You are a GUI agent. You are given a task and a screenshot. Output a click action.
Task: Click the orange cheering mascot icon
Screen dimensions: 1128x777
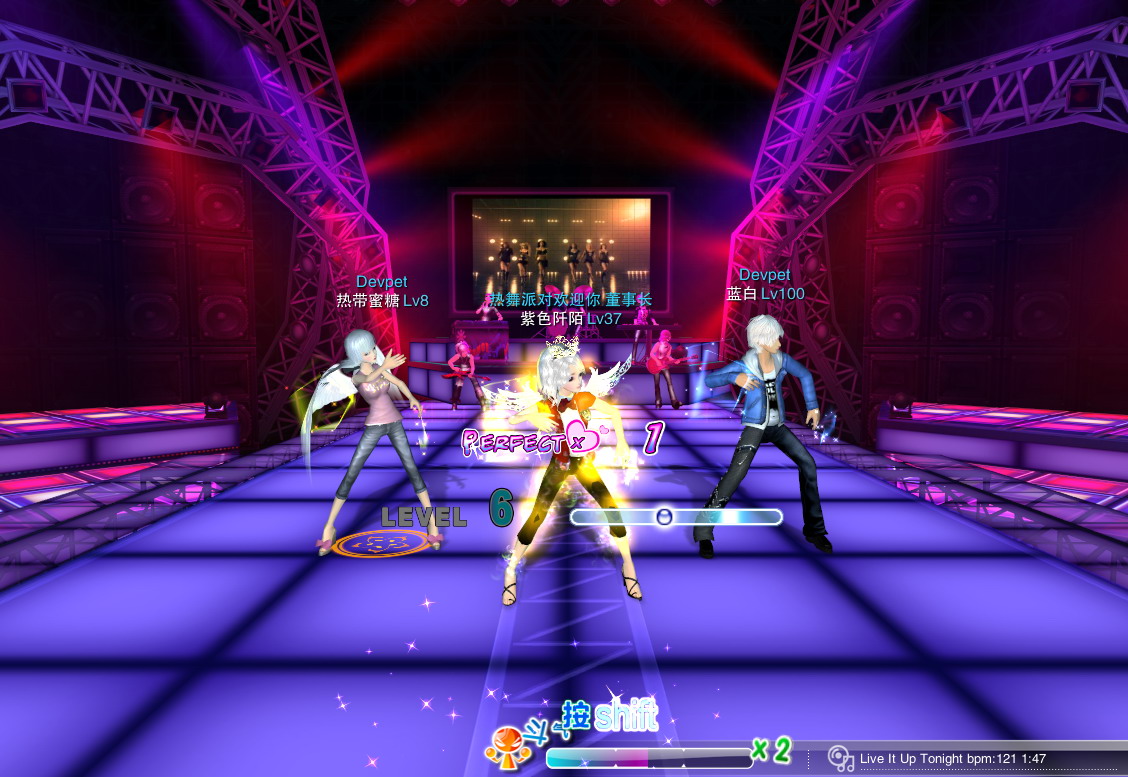coord(504,745)
